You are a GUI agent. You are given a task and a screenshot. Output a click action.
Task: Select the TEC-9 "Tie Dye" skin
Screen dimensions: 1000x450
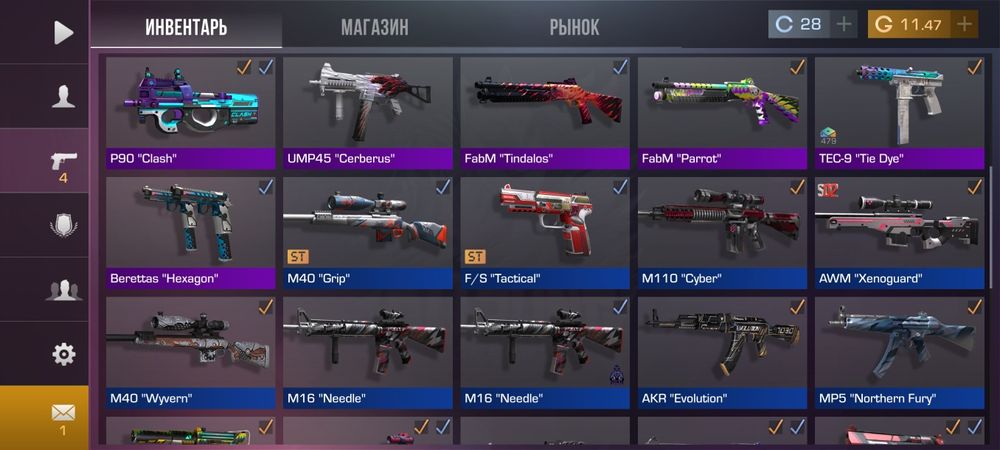pyautogui.click(x=899, y=112)
